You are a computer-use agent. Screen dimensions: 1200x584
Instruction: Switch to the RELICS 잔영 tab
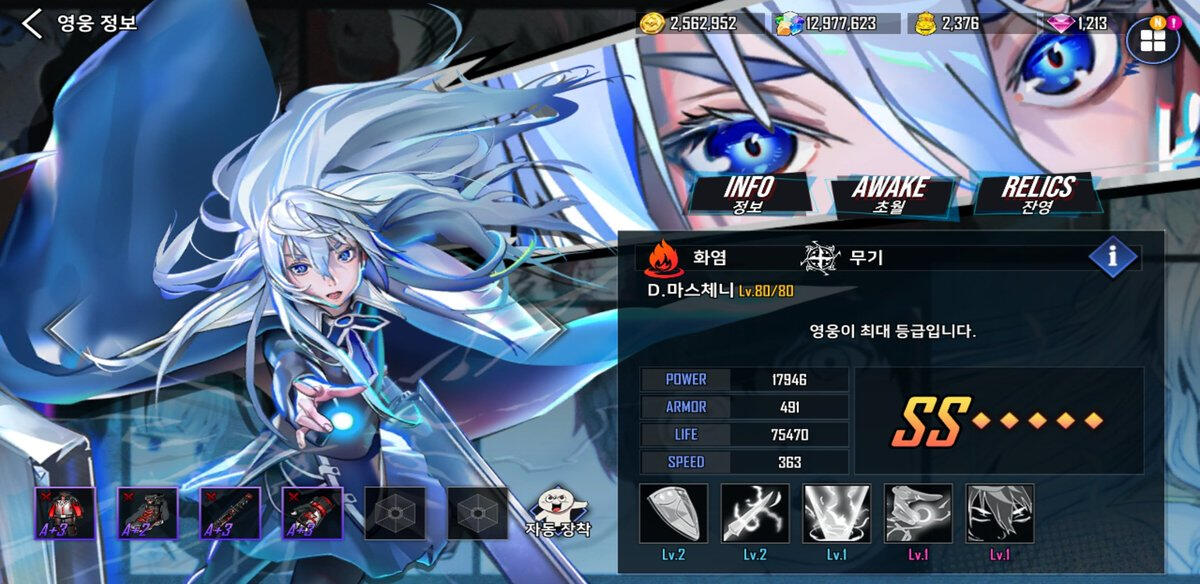click(1038, 194)
